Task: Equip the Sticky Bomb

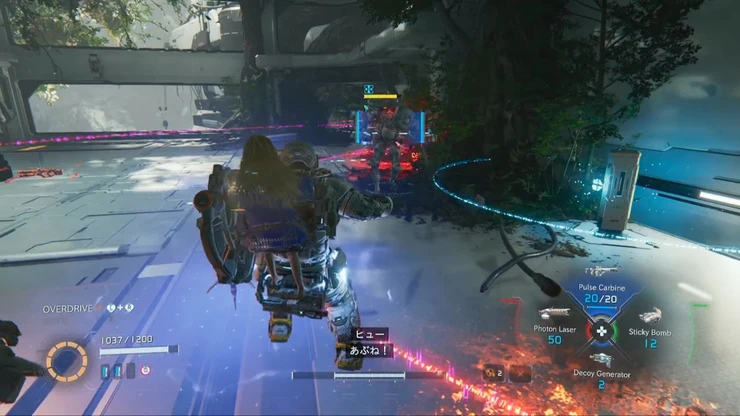Action: coord(650,332)
